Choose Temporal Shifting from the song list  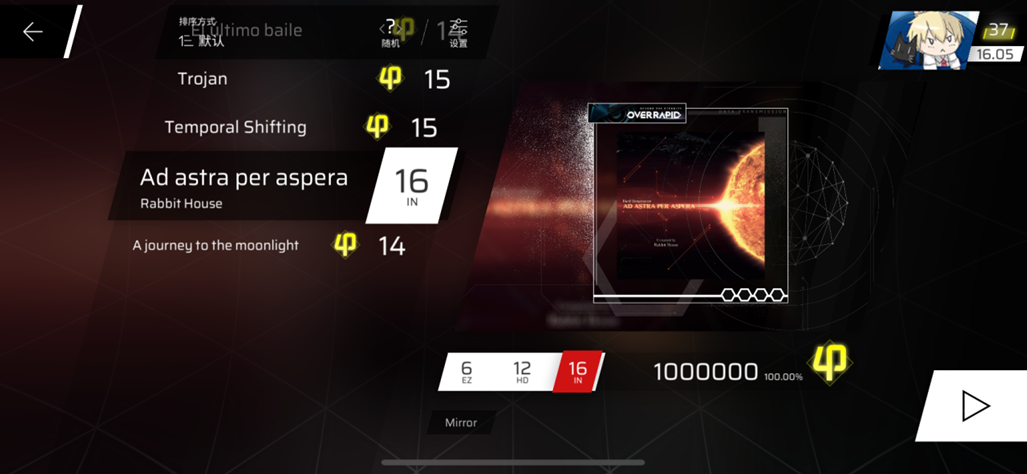(x=235, y=128)
